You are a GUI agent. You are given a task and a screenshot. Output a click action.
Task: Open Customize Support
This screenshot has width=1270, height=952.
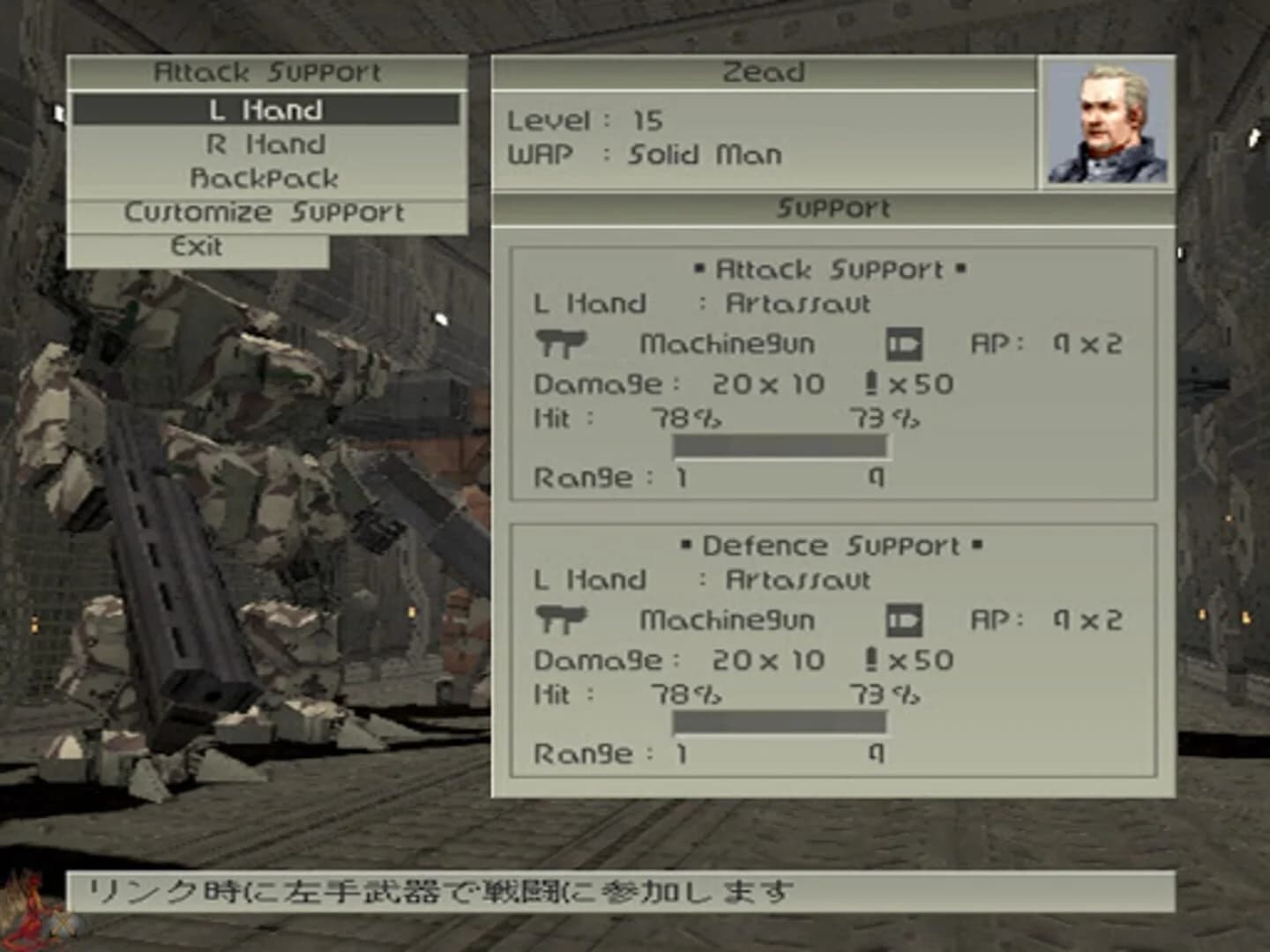click(x=265, y=212)
